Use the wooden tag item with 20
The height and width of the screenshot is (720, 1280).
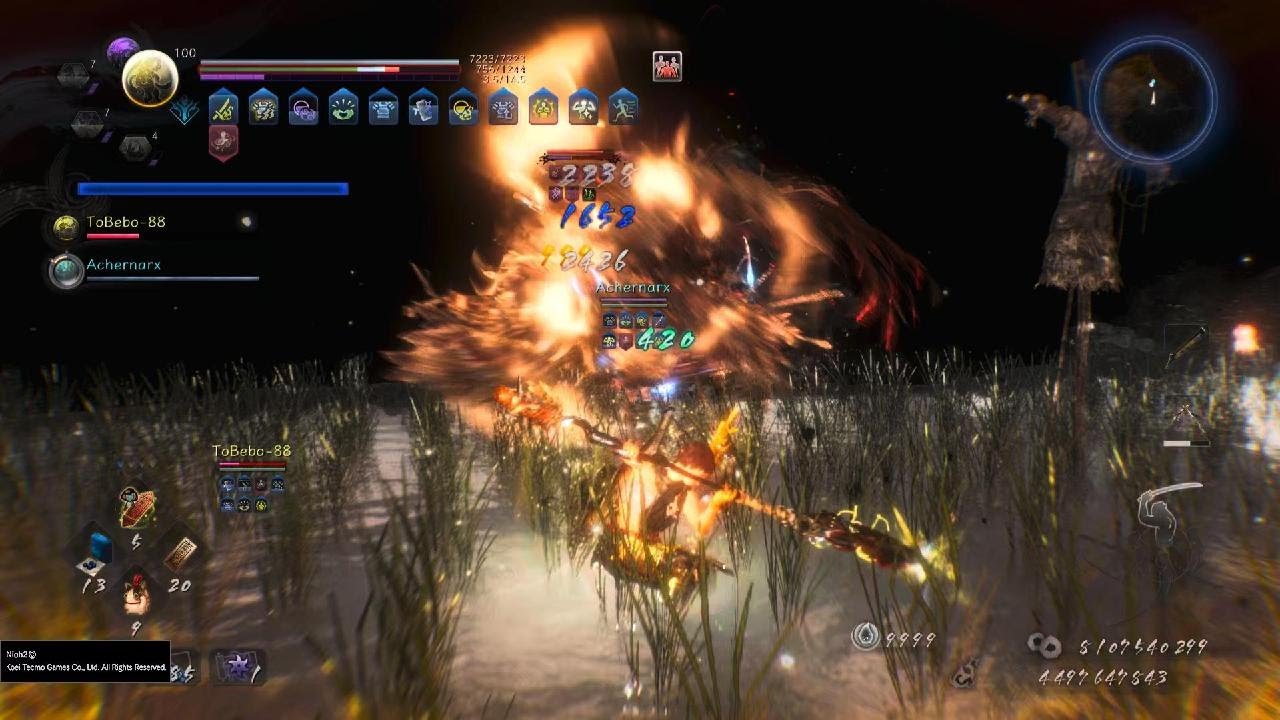[x=180, y=551]
